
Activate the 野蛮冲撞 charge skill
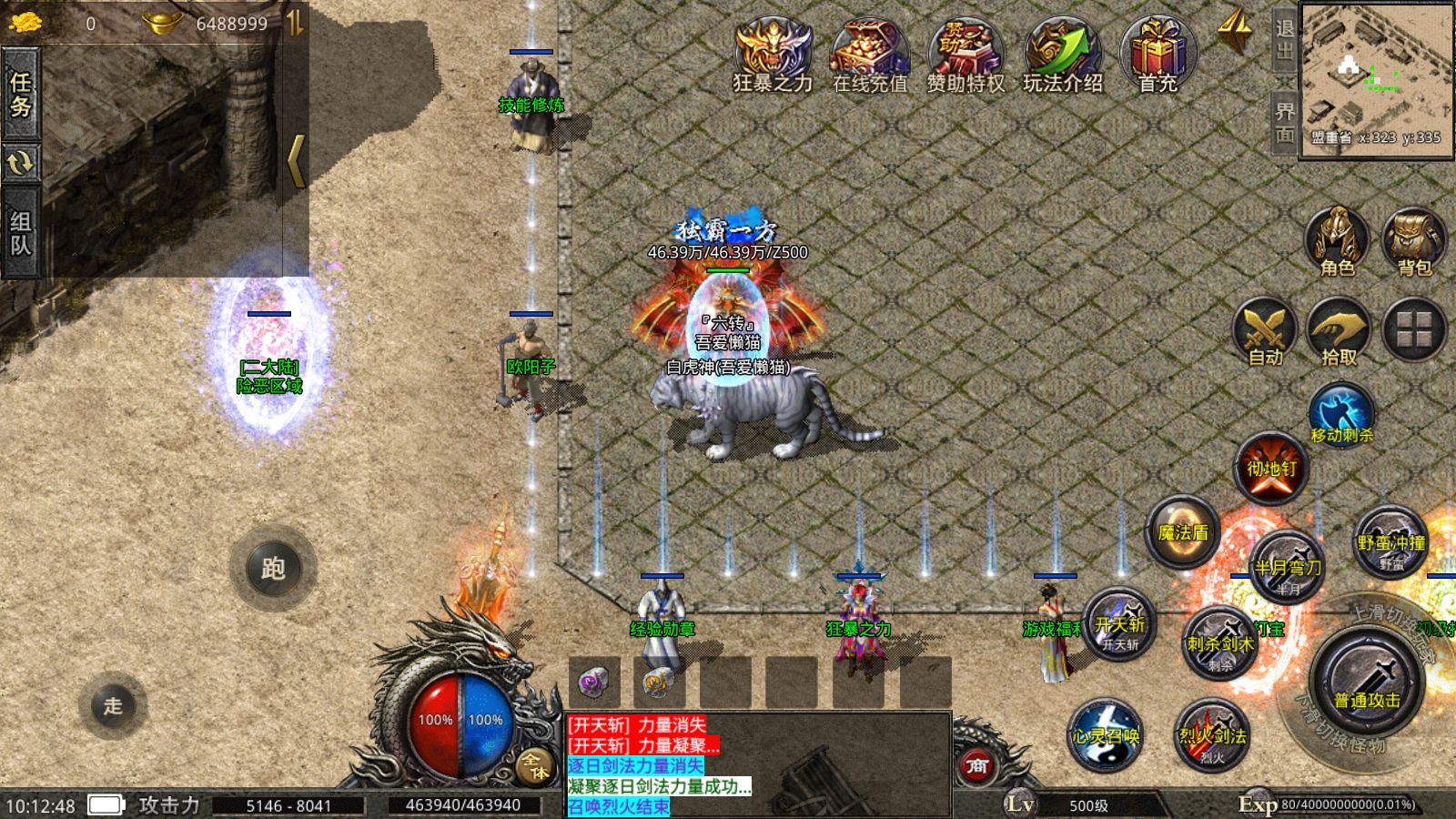[x=1390, y=542]
